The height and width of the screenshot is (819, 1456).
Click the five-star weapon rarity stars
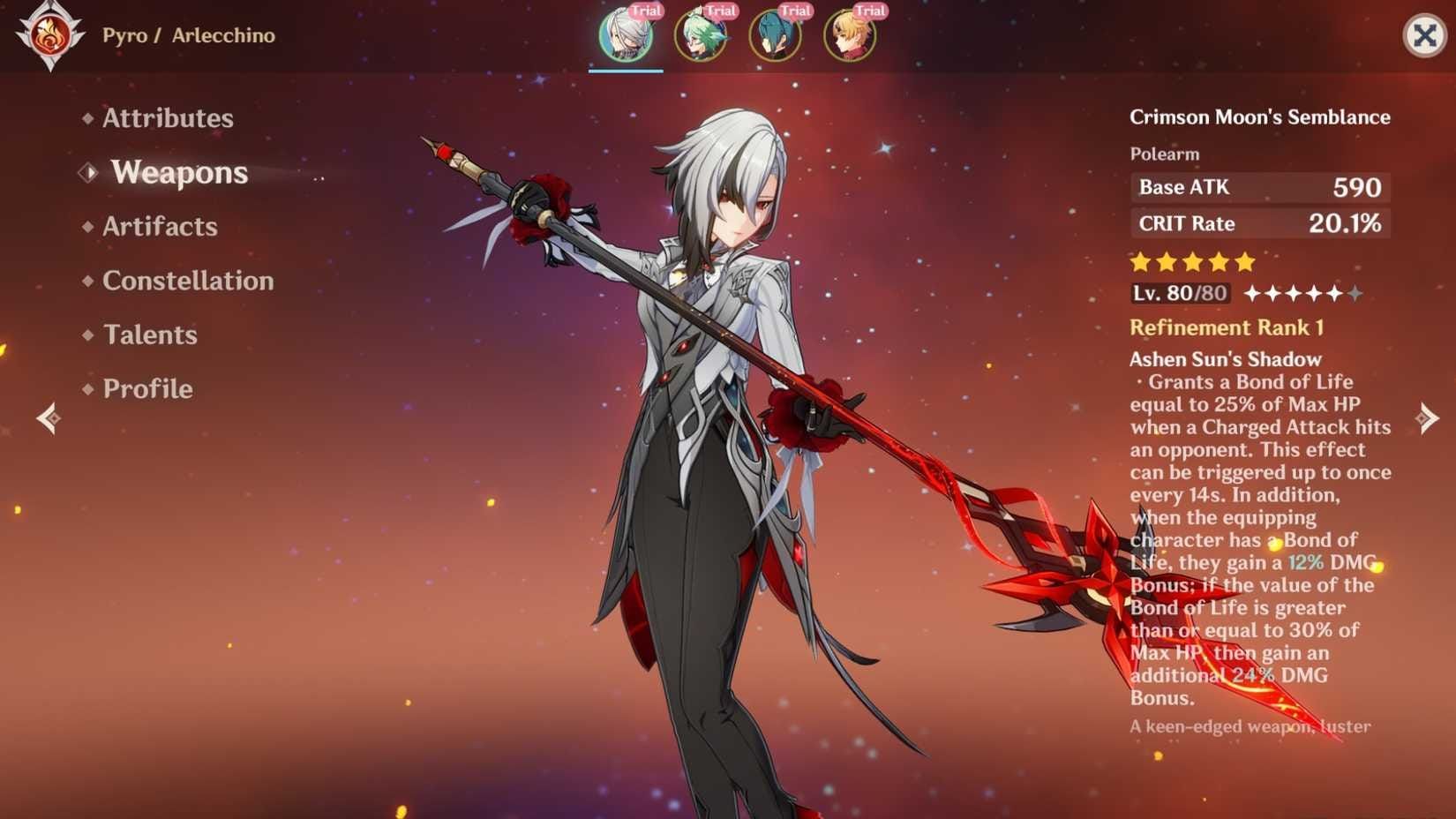(1192, 261)
